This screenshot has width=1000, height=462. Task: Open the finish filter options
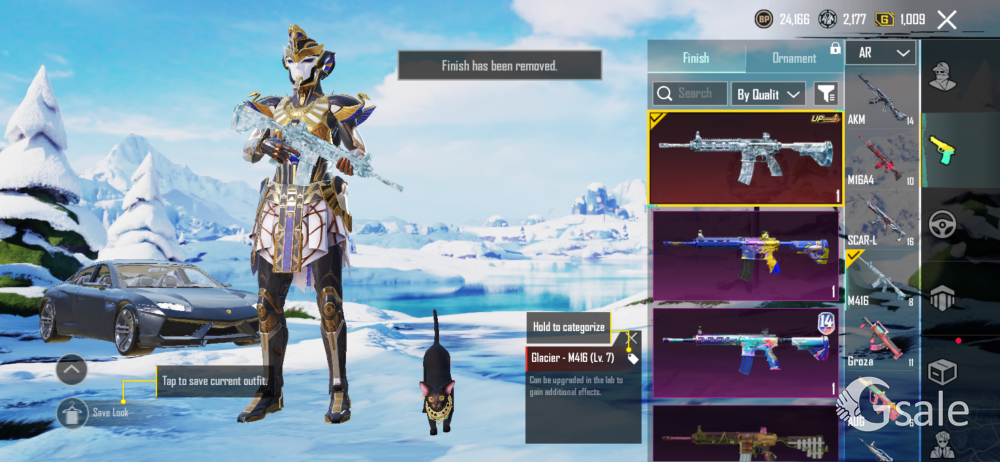pyautogui.click(x=826, y=94)
